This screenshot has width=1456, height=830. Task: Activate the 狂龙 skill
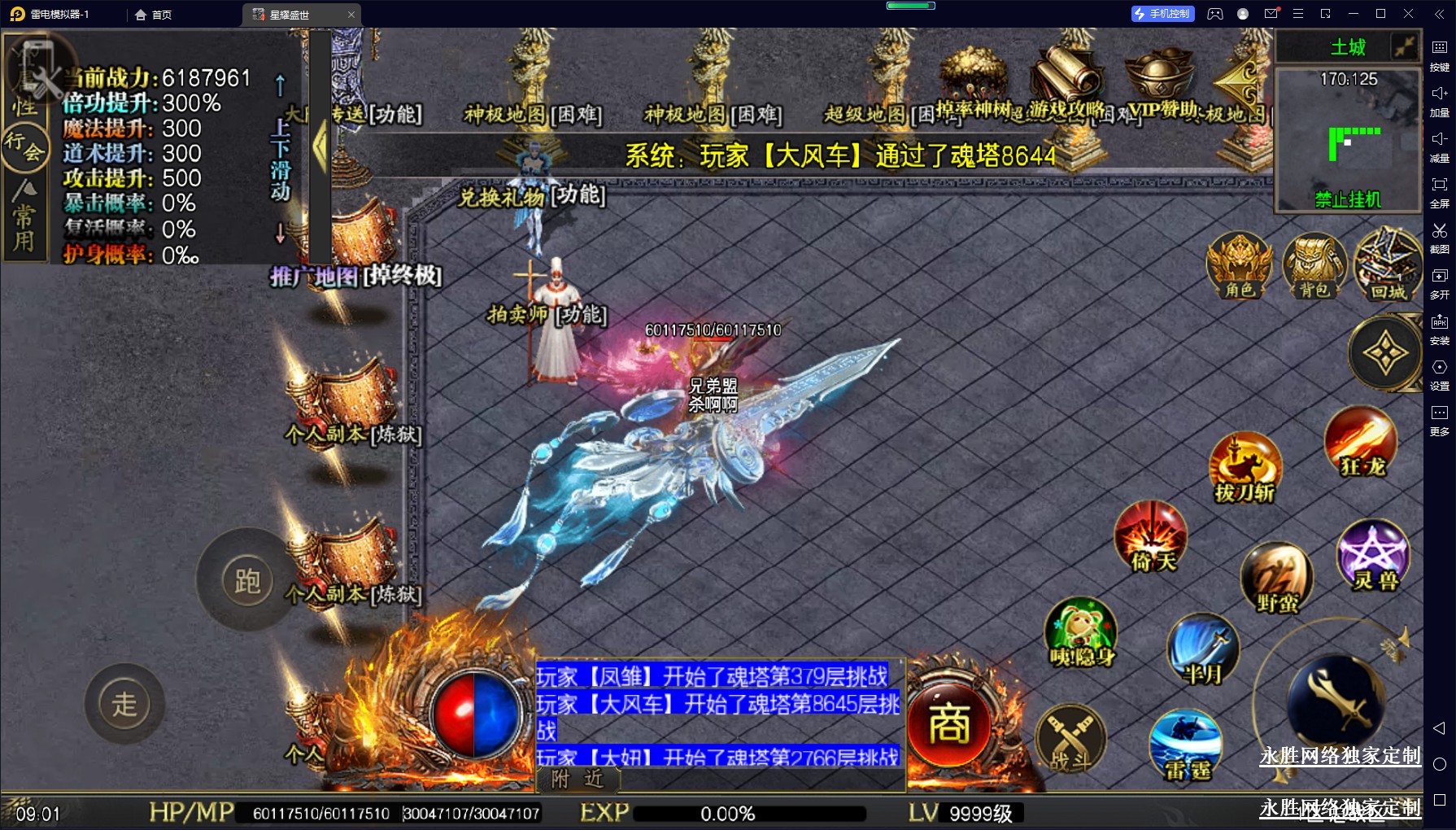click(1361, 442)
